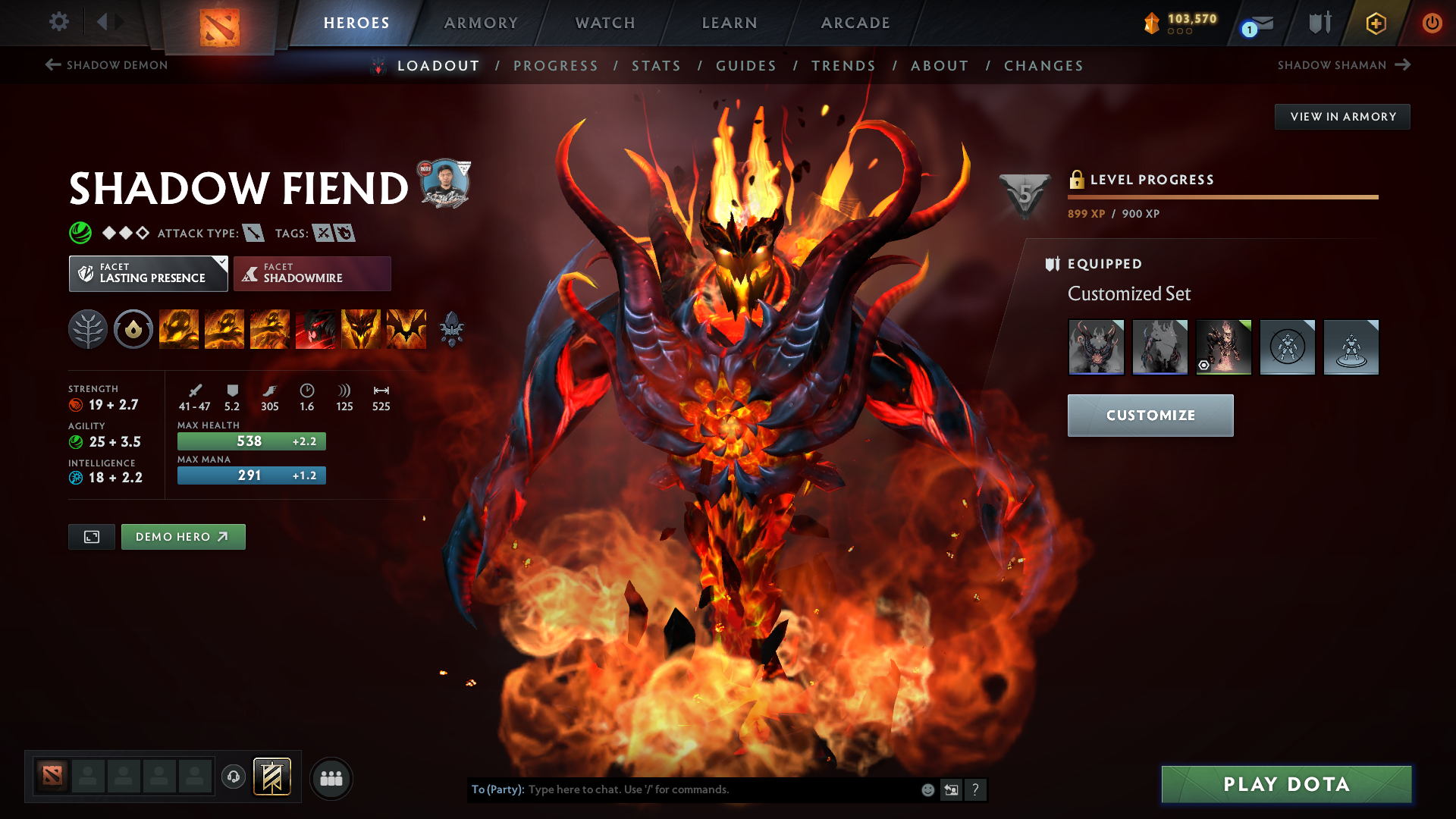Open the hero talent tree icon
Viewport: 1456px width, 819px height.
(88, 329)
